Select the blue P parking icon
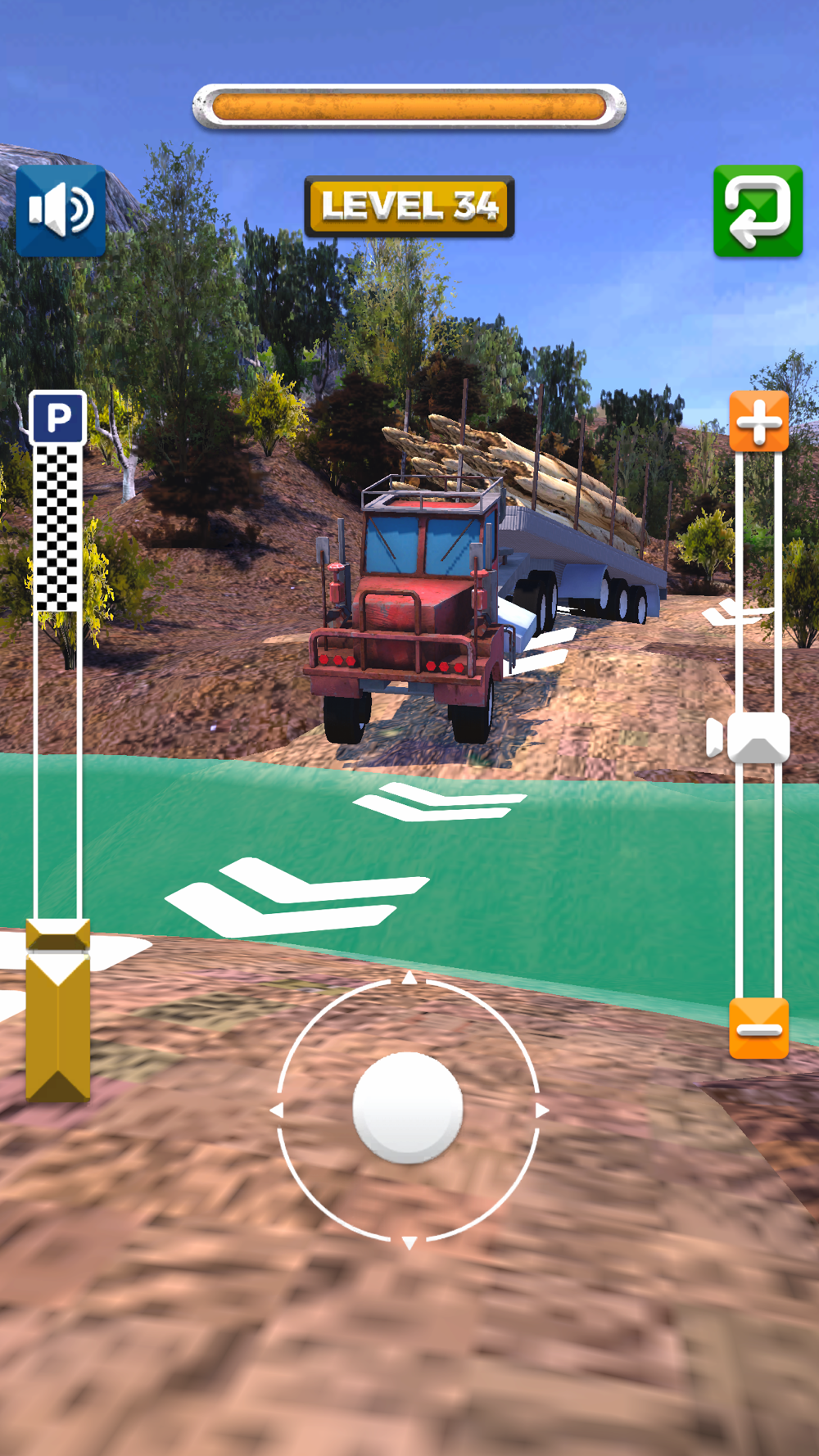 58,418
